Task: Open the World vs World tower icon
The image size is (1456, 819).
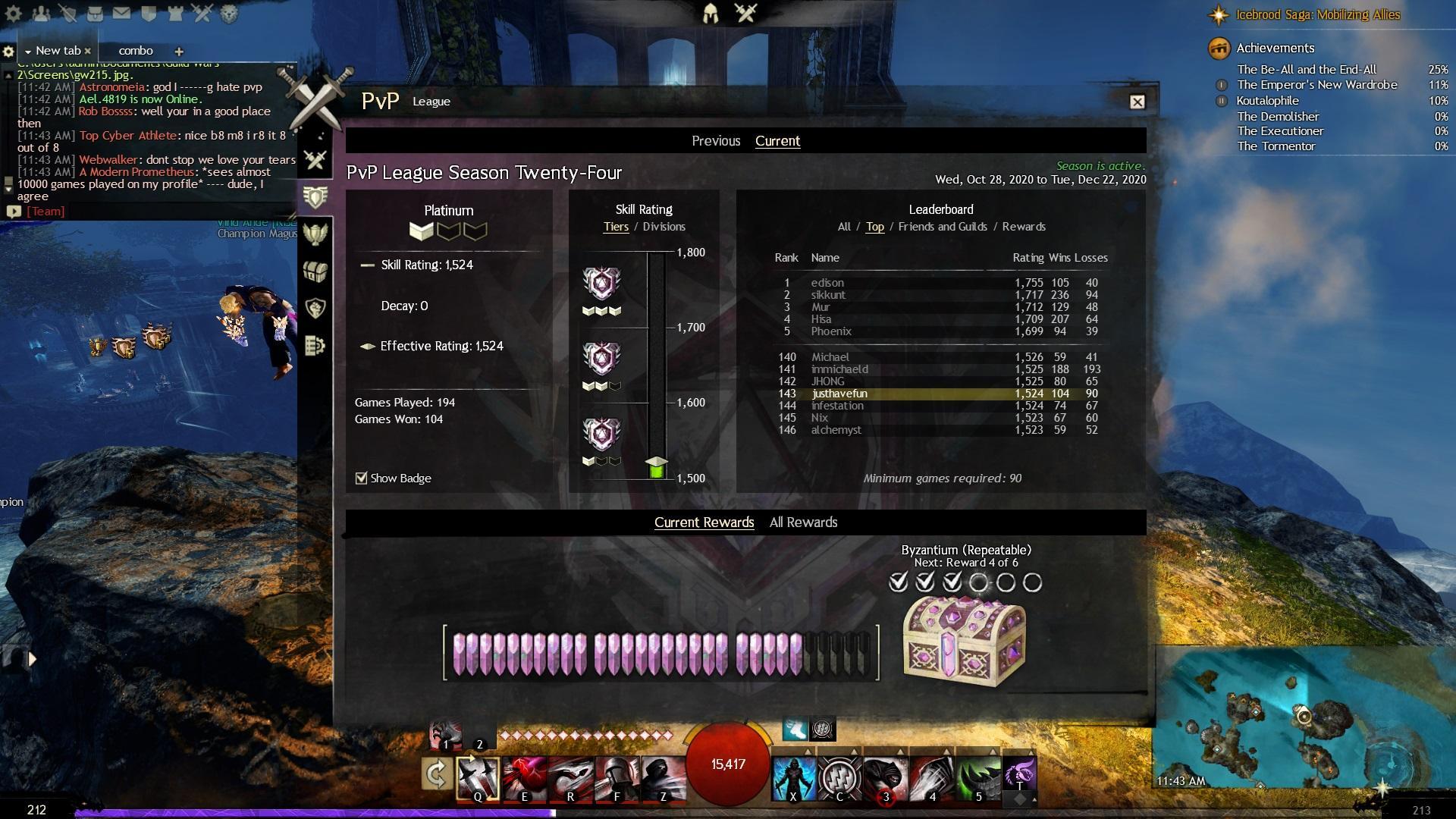Action: 174,13
